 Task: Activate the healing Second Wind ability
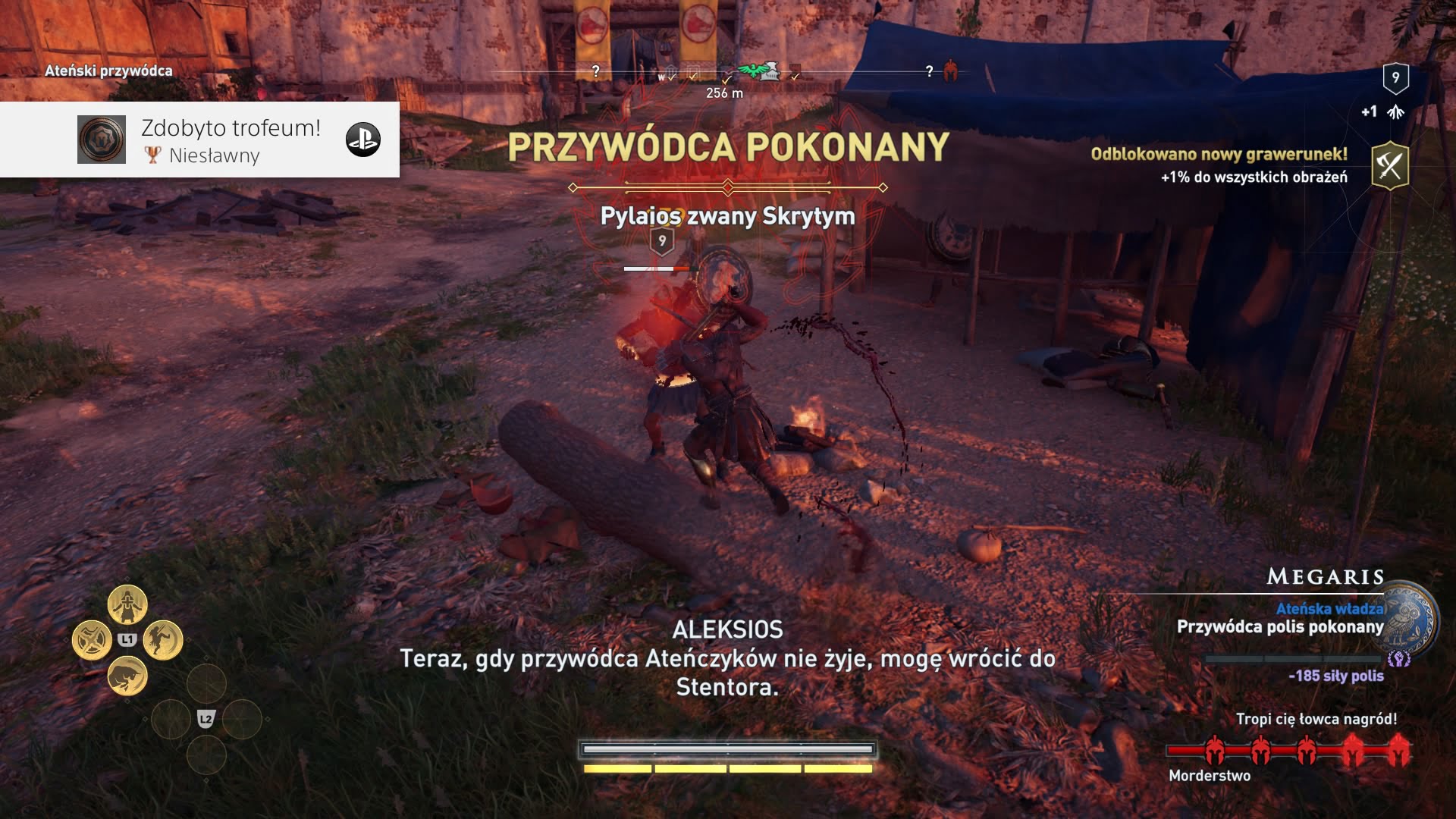[x=127, y=604]
